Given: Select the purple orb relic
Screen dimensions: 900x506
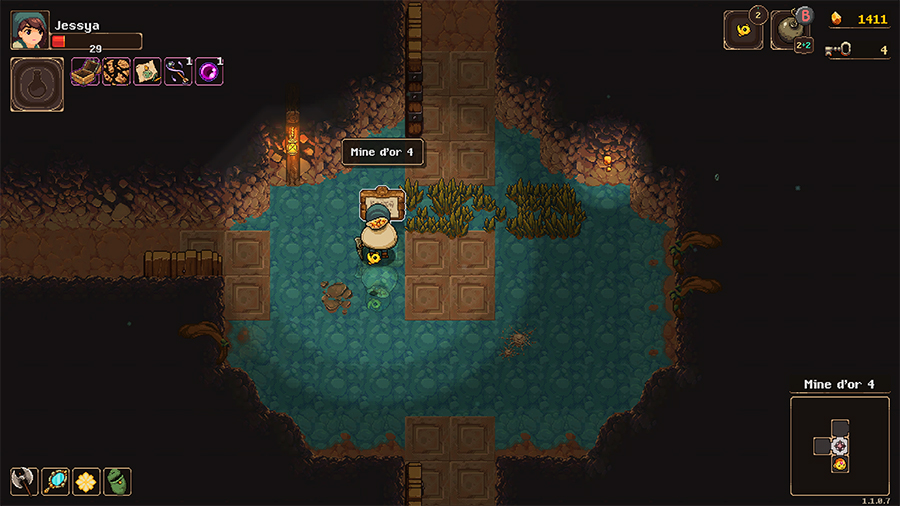Looking at the screenshot, I should pyautogui.click(x=209, y=71).
